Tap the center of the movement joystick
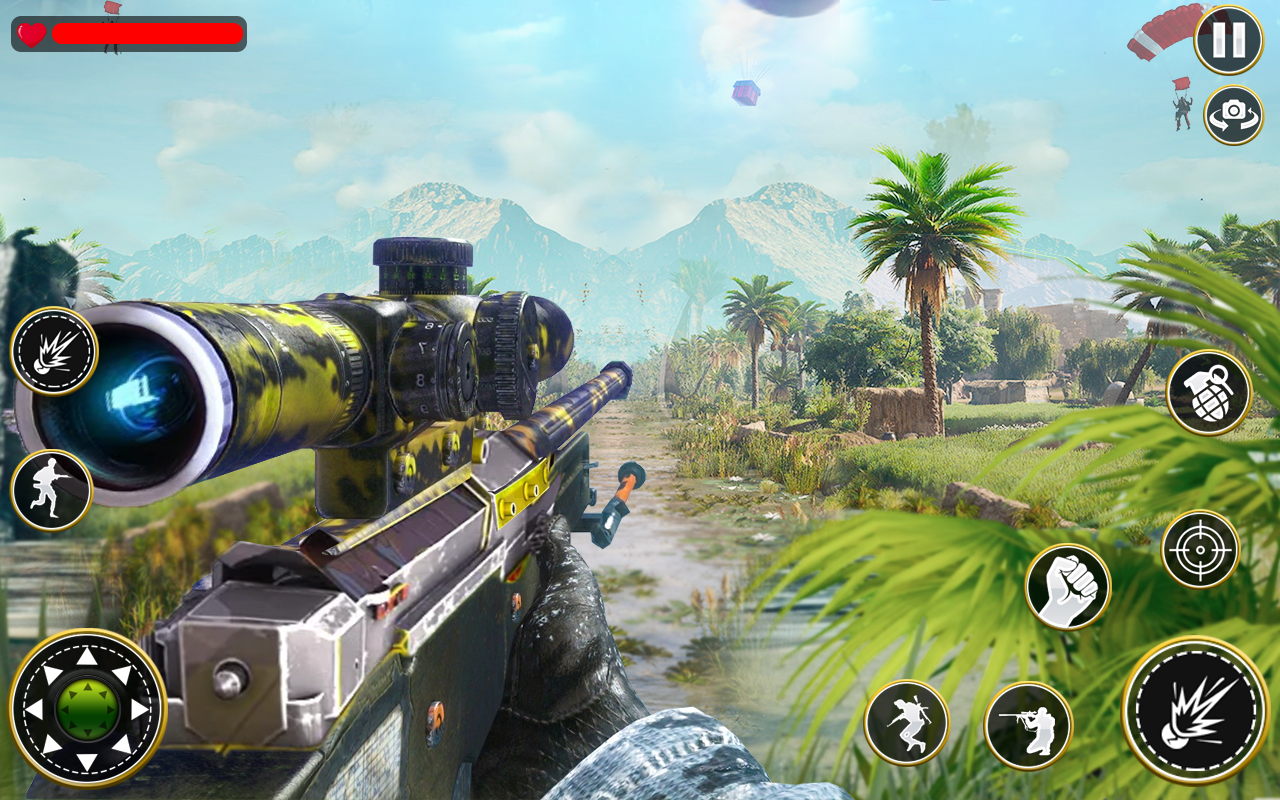Viewport: 1280px width, 800px height. click(88, 710)
